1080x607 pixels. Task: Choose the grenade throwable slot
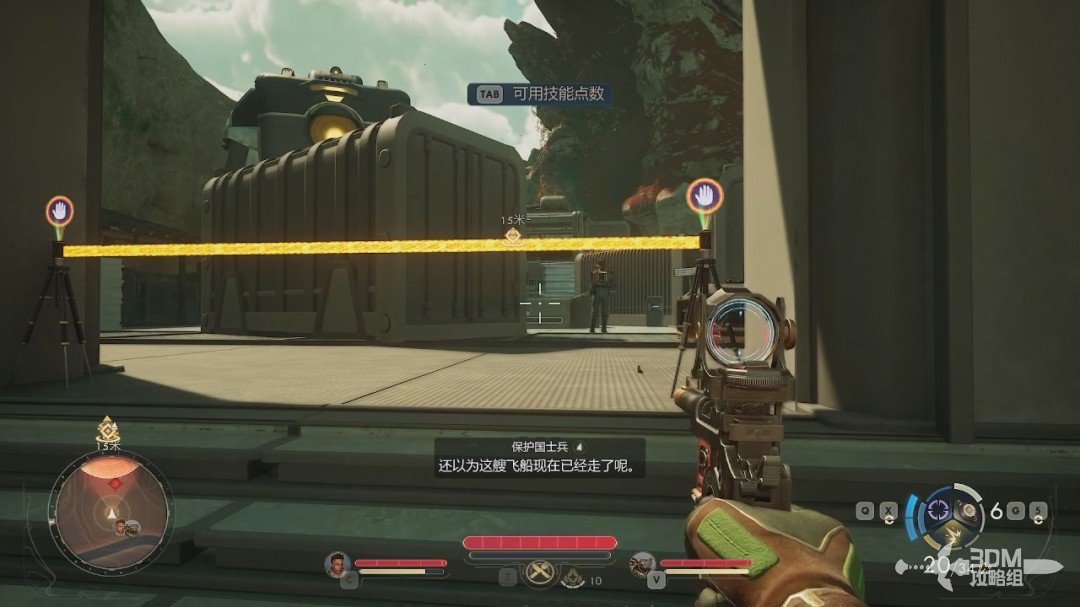(x=966, y=510)
